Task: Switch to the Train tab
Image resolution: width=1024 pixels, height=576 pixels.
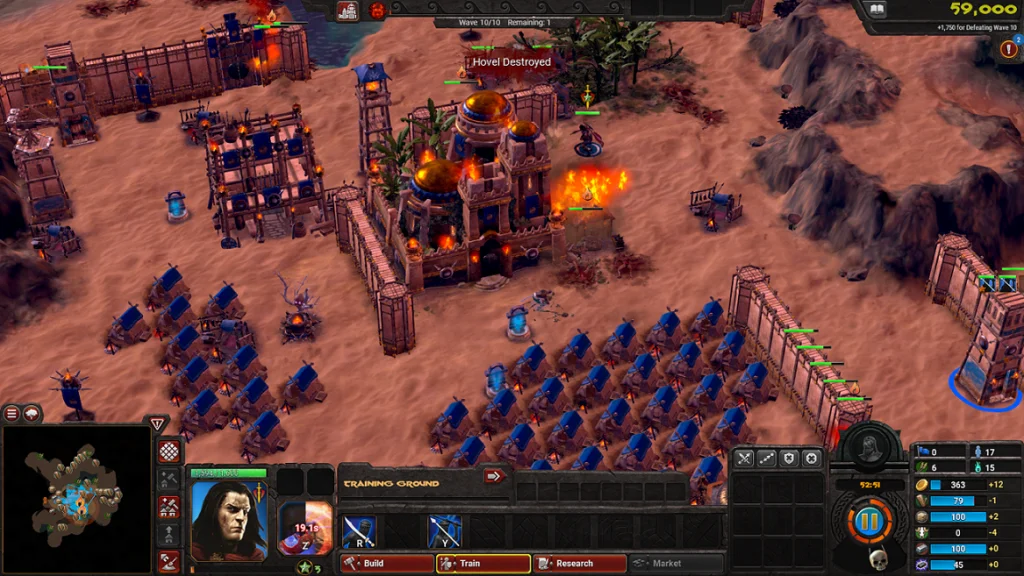Action: point(482,563)
